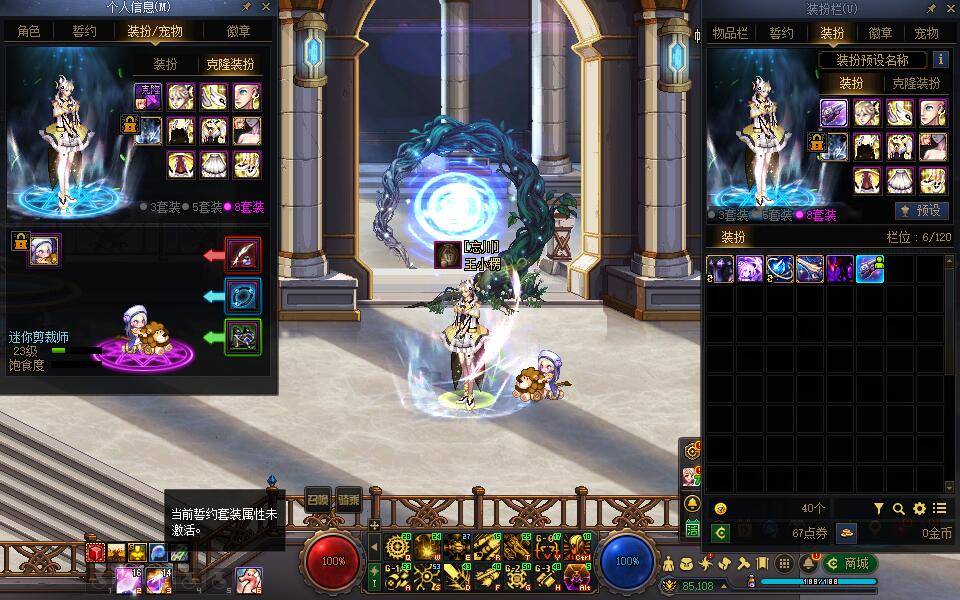The height and width of the screenshot is (600, 960).
Task: Click the red-arrow pet equipment slot
Action: tap(243, 255)
